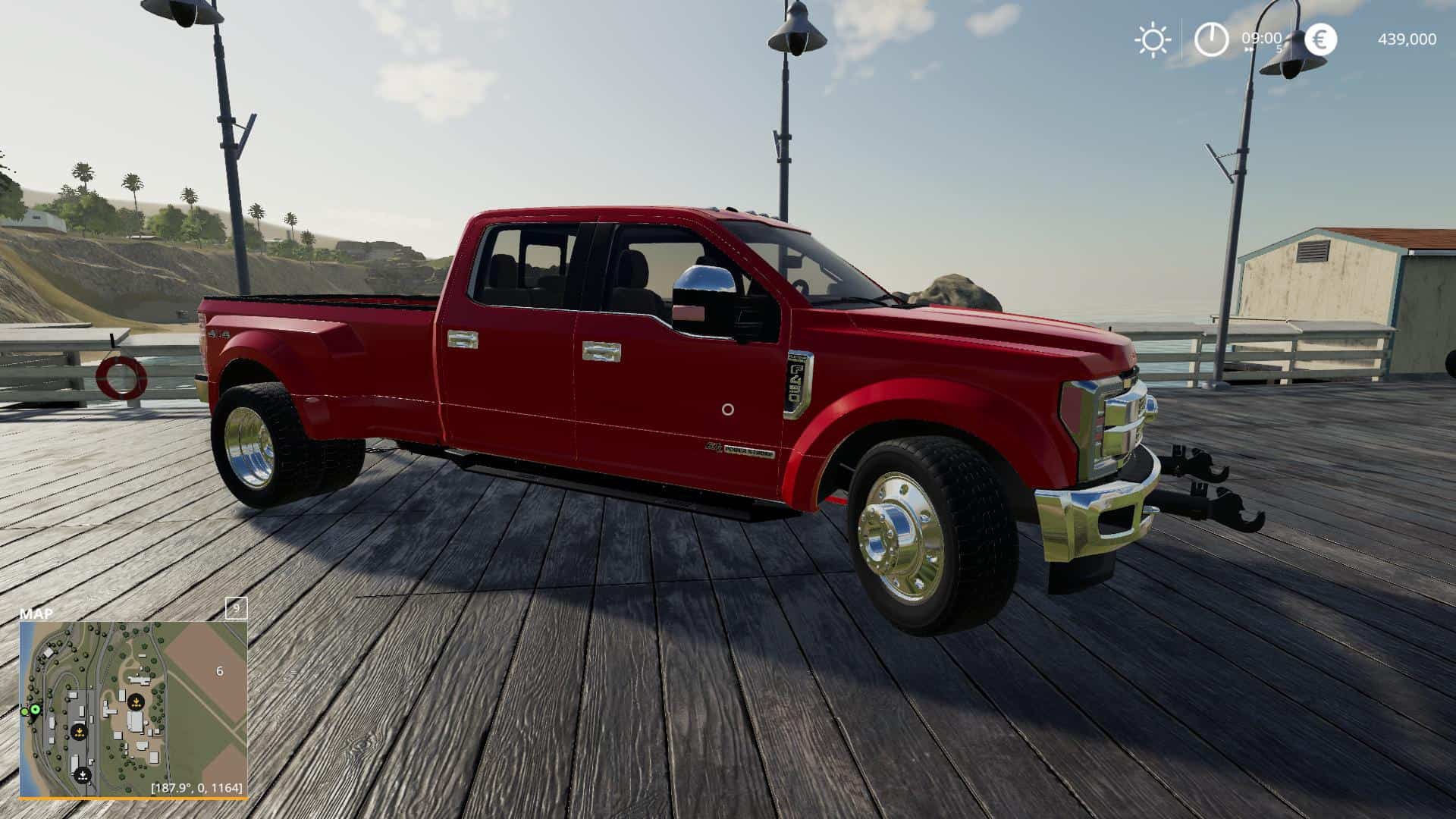The image size is (1456, 819).
Task: Select the game clock icon
Action: 1211,39
